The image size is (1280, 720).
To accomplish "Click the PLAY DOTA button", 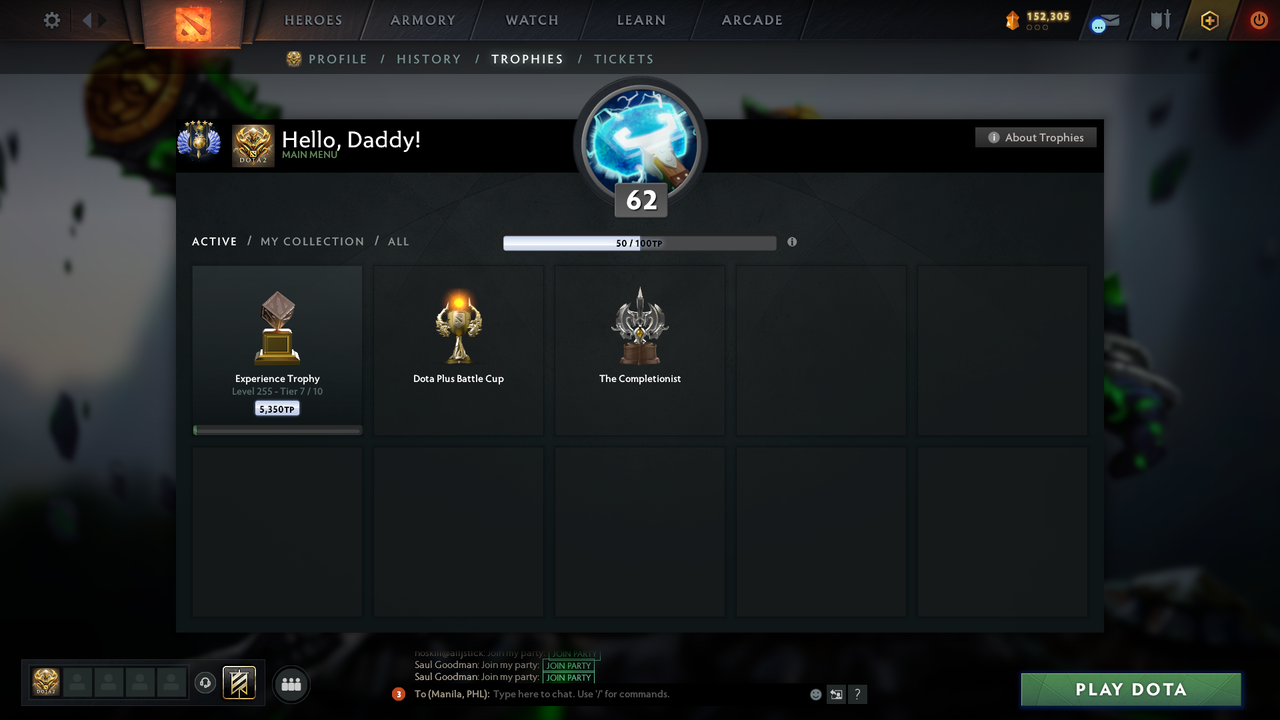I will pos(1130,689).
